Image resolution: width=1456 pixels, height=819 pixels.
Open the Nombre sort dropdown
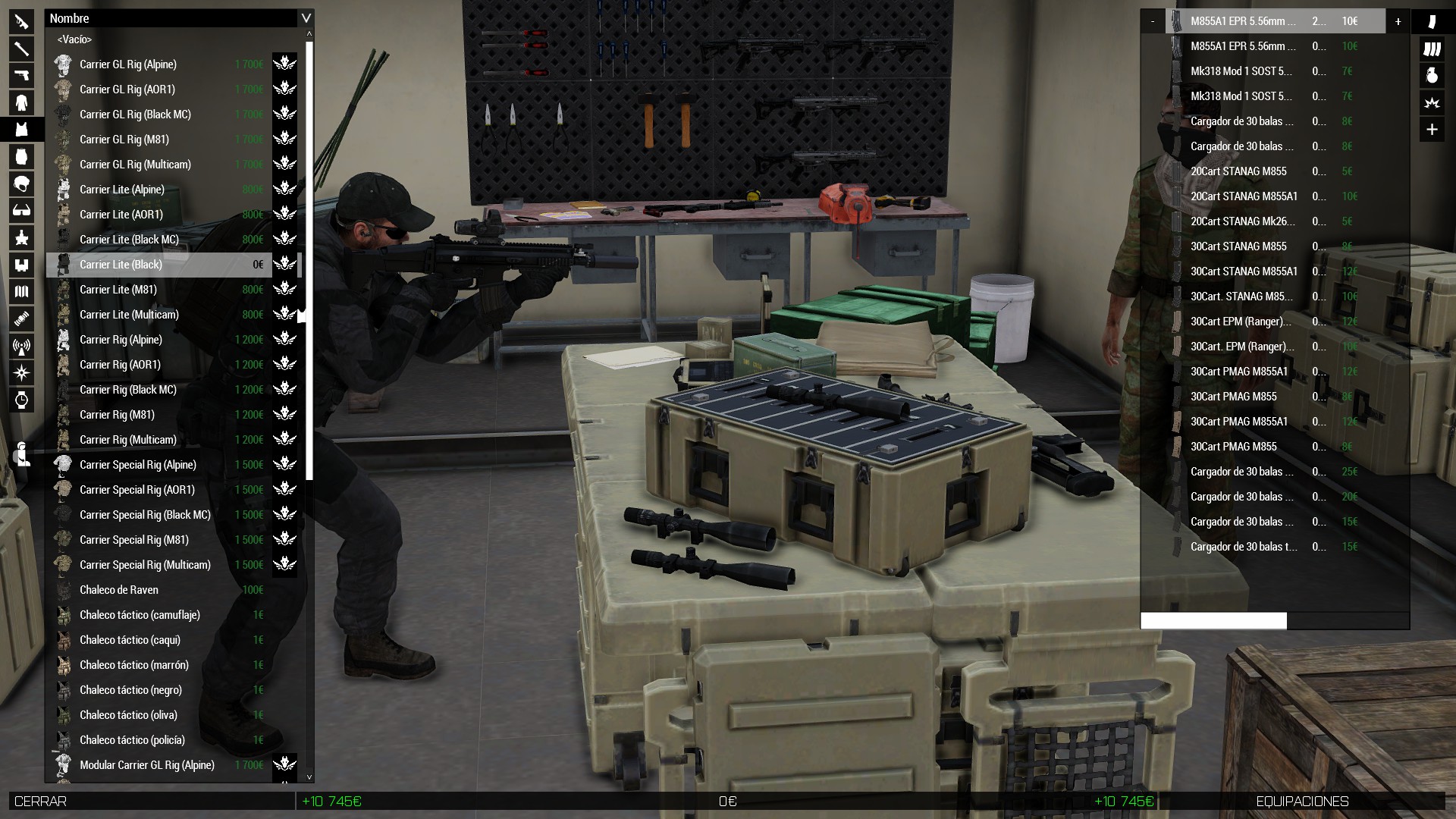click(x=306, y=18)
